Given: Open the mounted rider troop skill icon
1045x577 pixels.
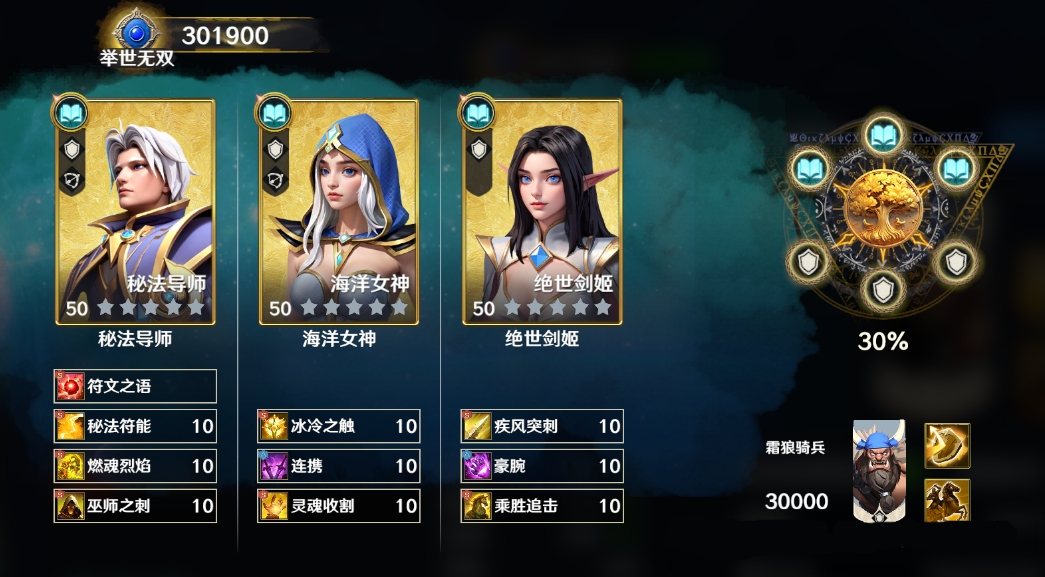Looking at the screenshot, I should point(946,500).
